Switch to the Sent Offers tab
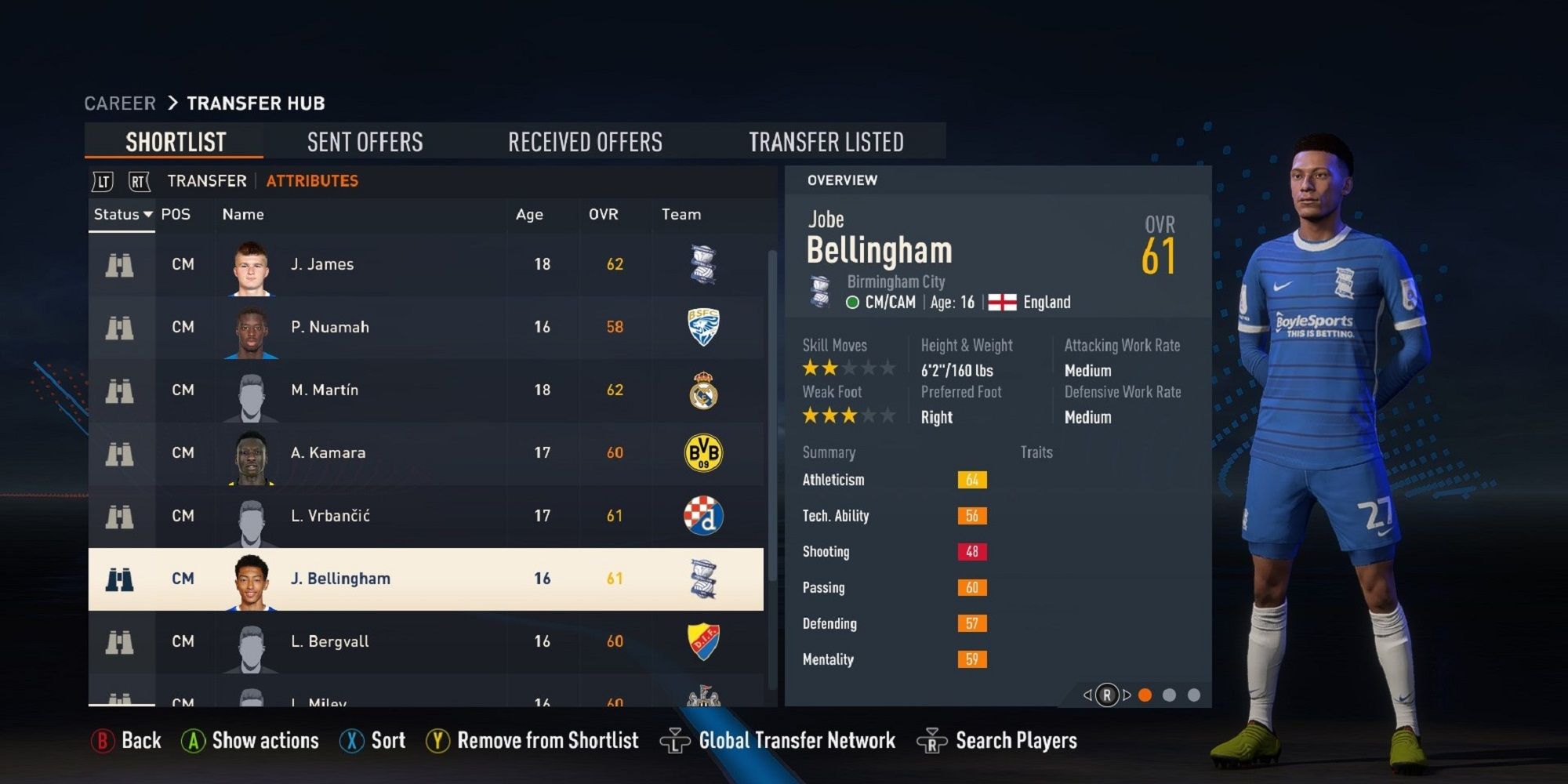This screenshot has width=1568, height=784. [364, 141]
